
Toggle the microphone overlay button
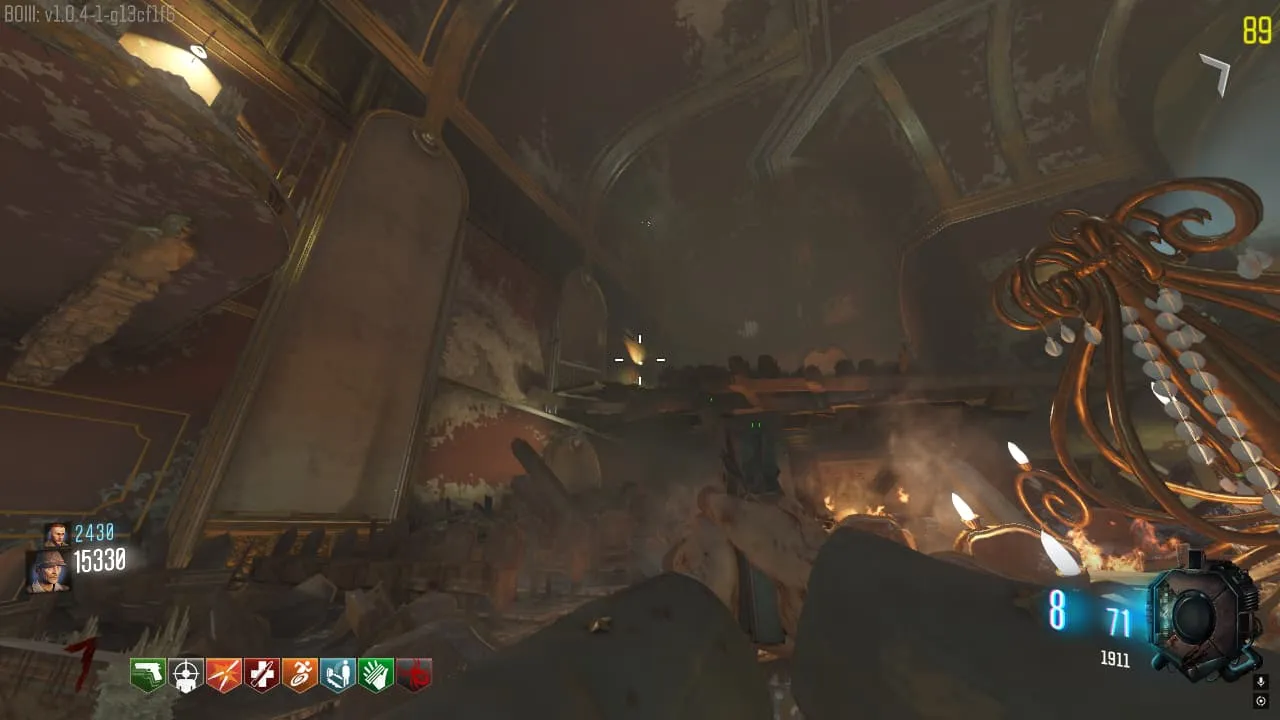tap(1261, 682)
